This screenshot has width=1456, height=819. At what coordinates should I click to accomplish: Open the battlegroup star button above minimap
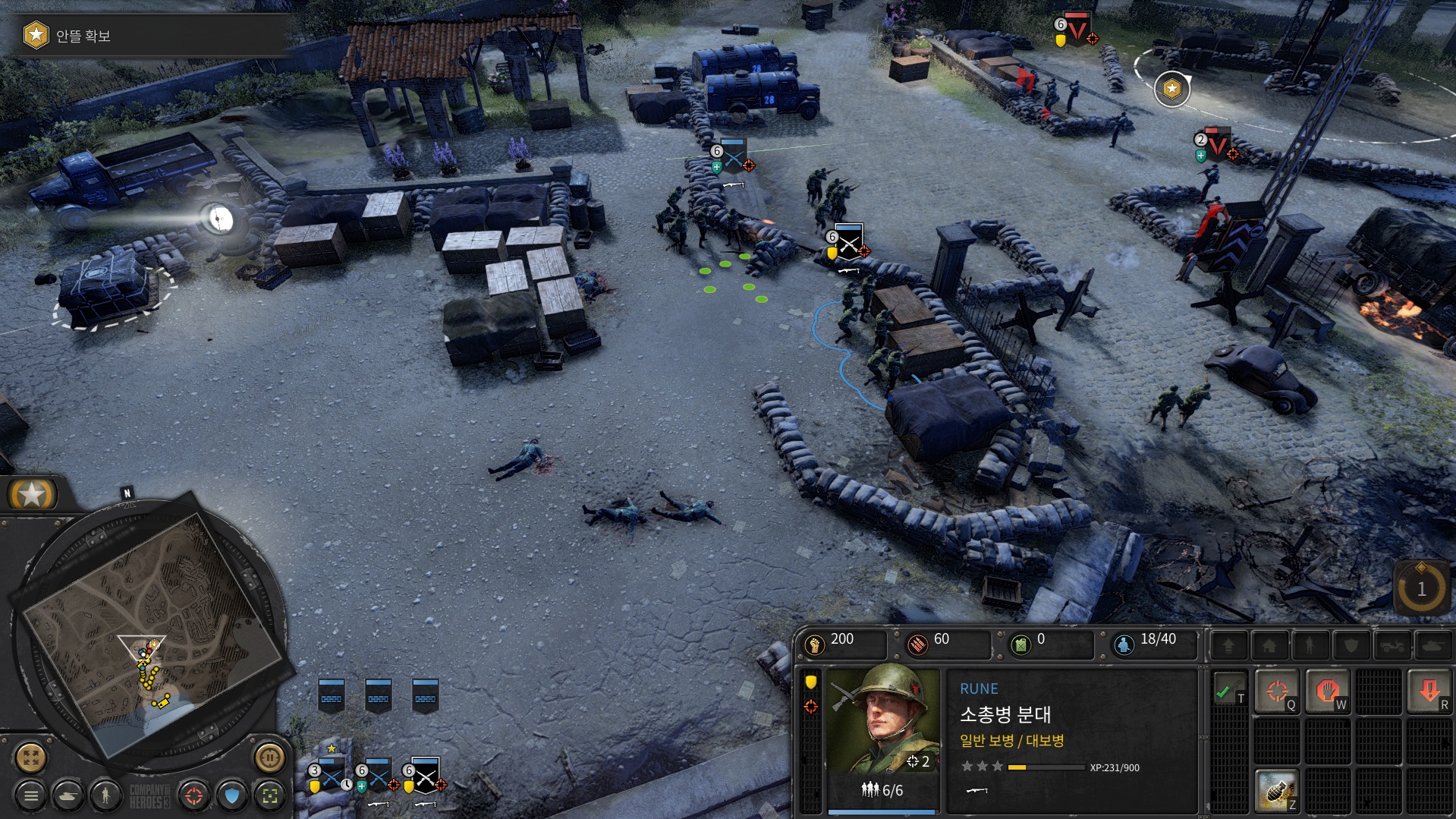pos(32,495)
